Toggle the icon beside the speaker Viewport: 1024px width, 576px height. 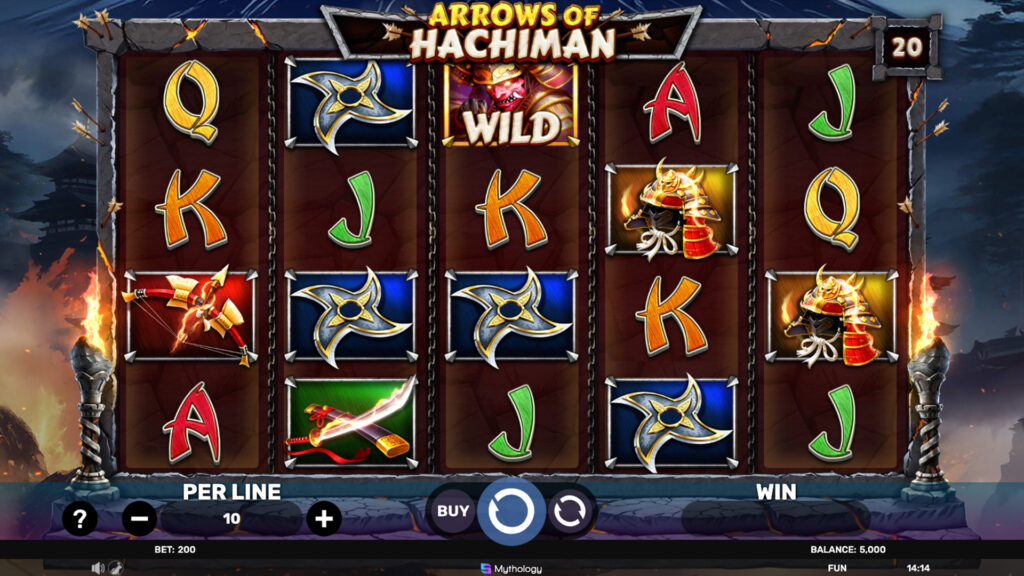point(115,568)
